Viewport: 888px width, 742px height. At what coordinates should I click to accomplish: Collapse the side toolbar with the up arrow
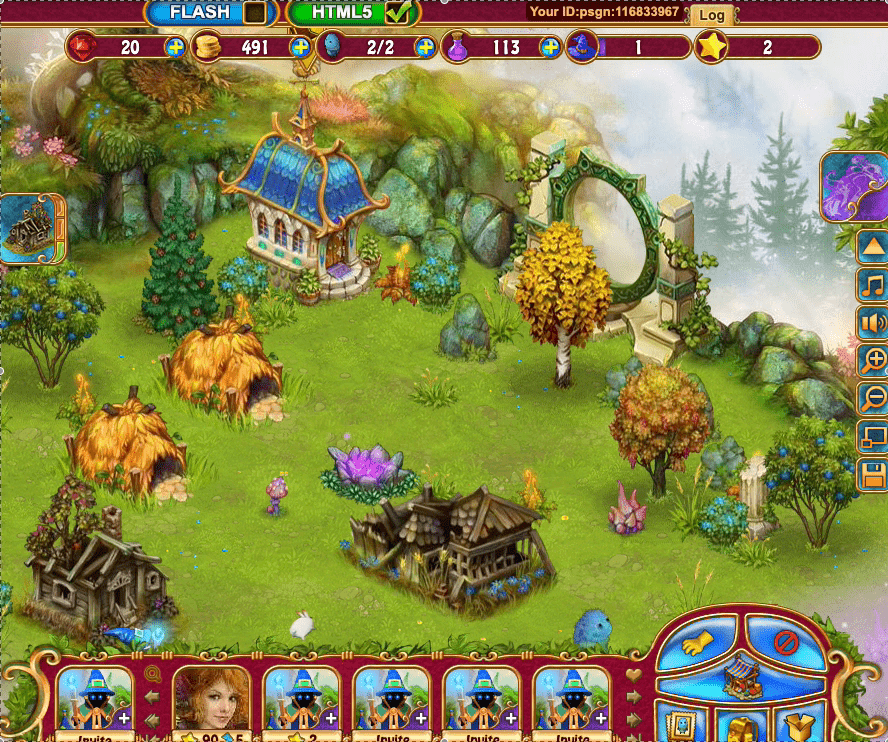tap(873, 246)
